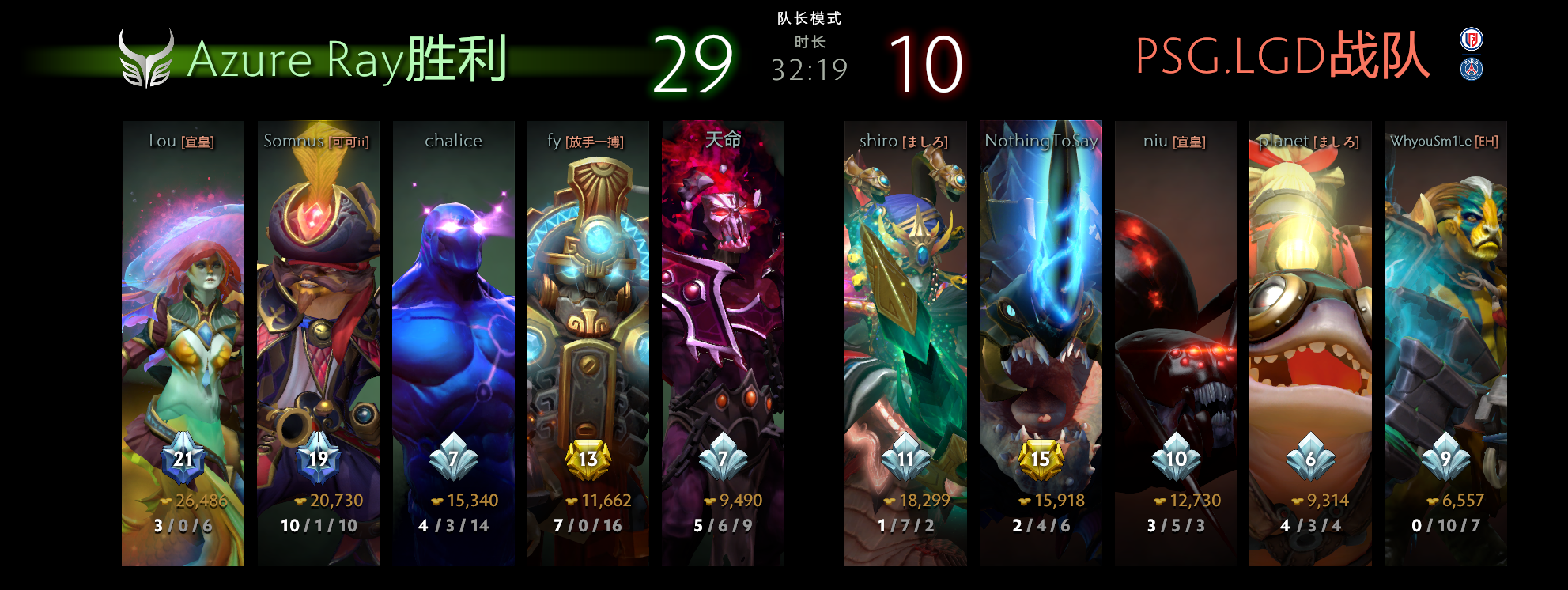The height and width of the screenshot is (590, 1568).
Task: Open the 队长模式 game mode label
Action: pos(808,20)
